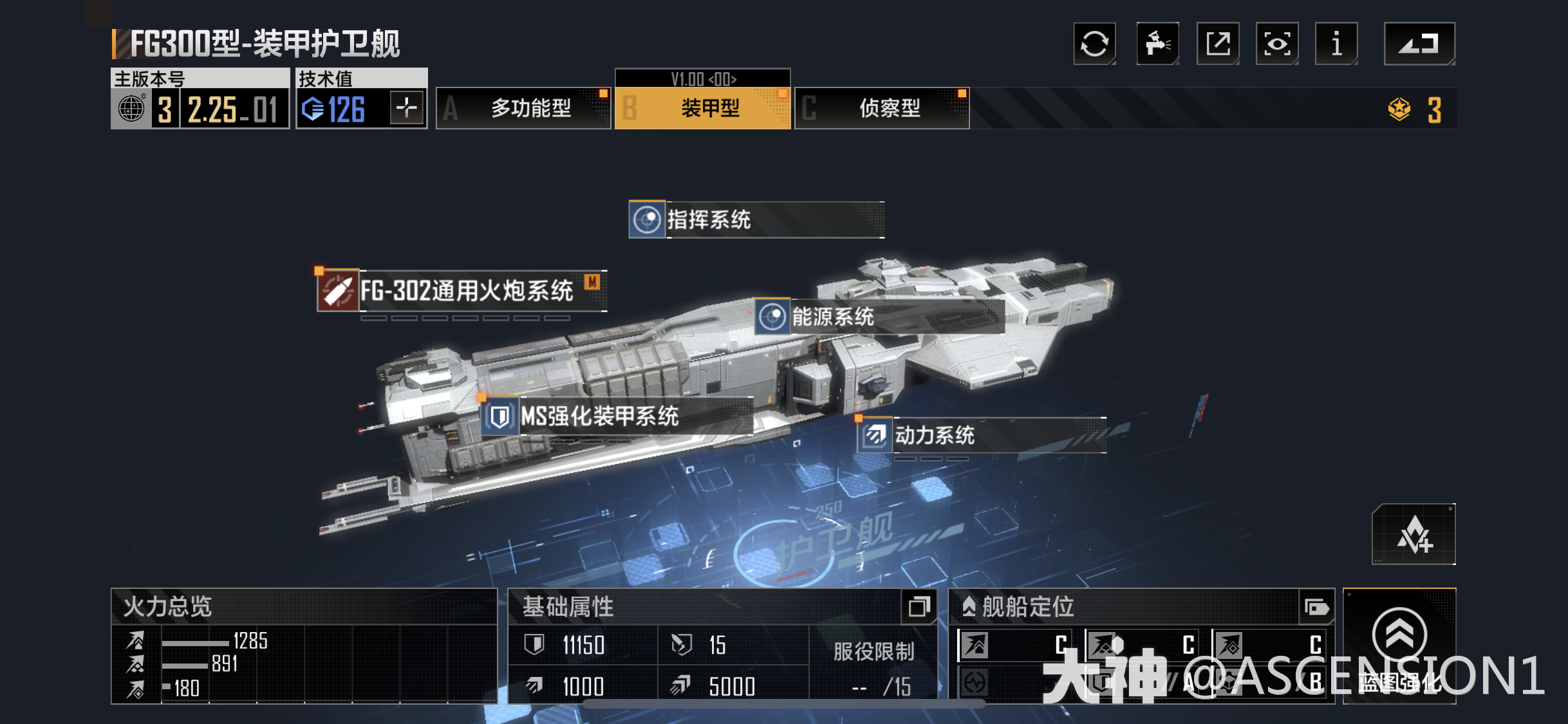Open ship info via the 'i' icon
1568x724 pixels.
(1336, 44)
